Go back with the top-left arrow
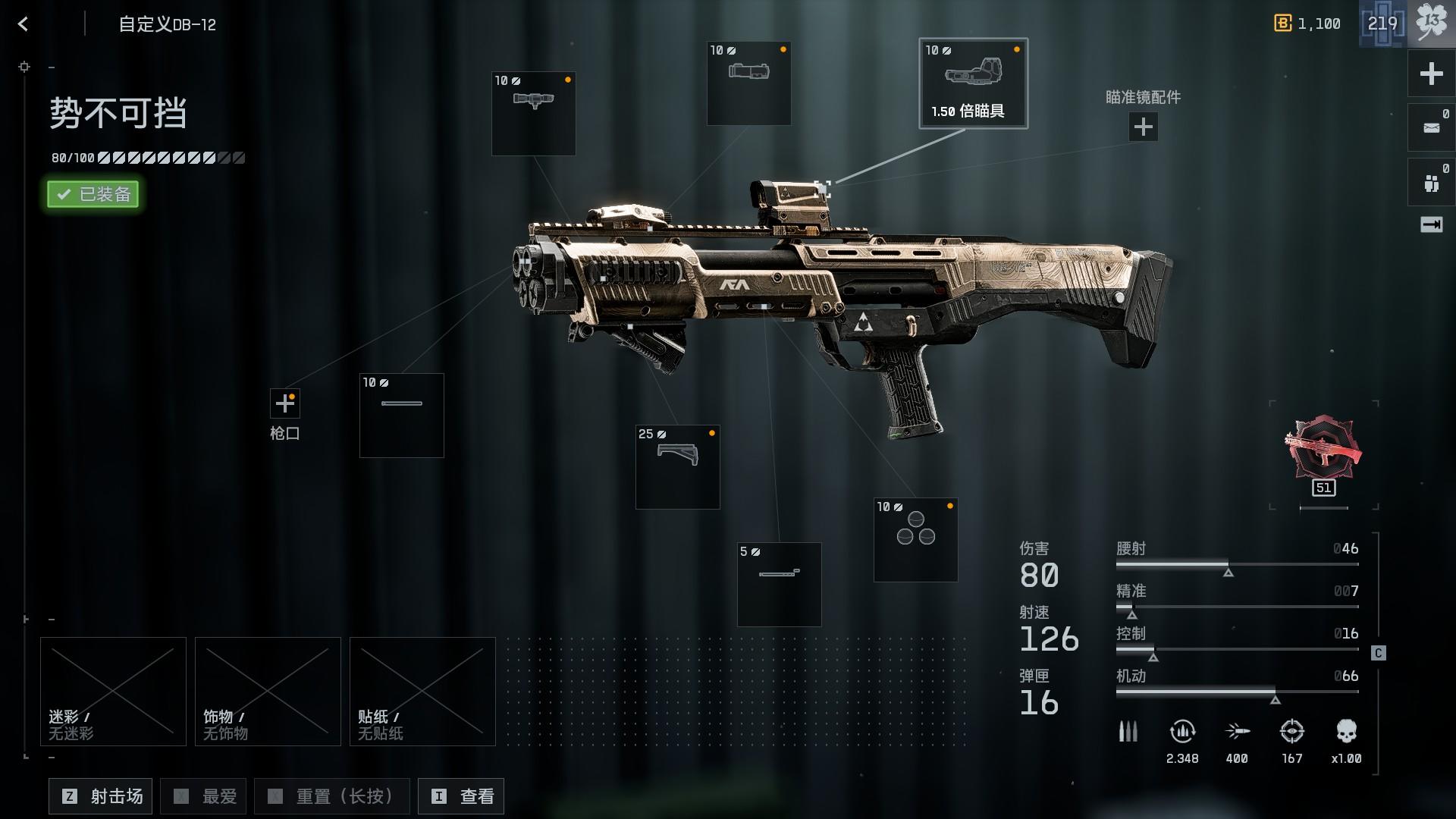 point(24,24)
